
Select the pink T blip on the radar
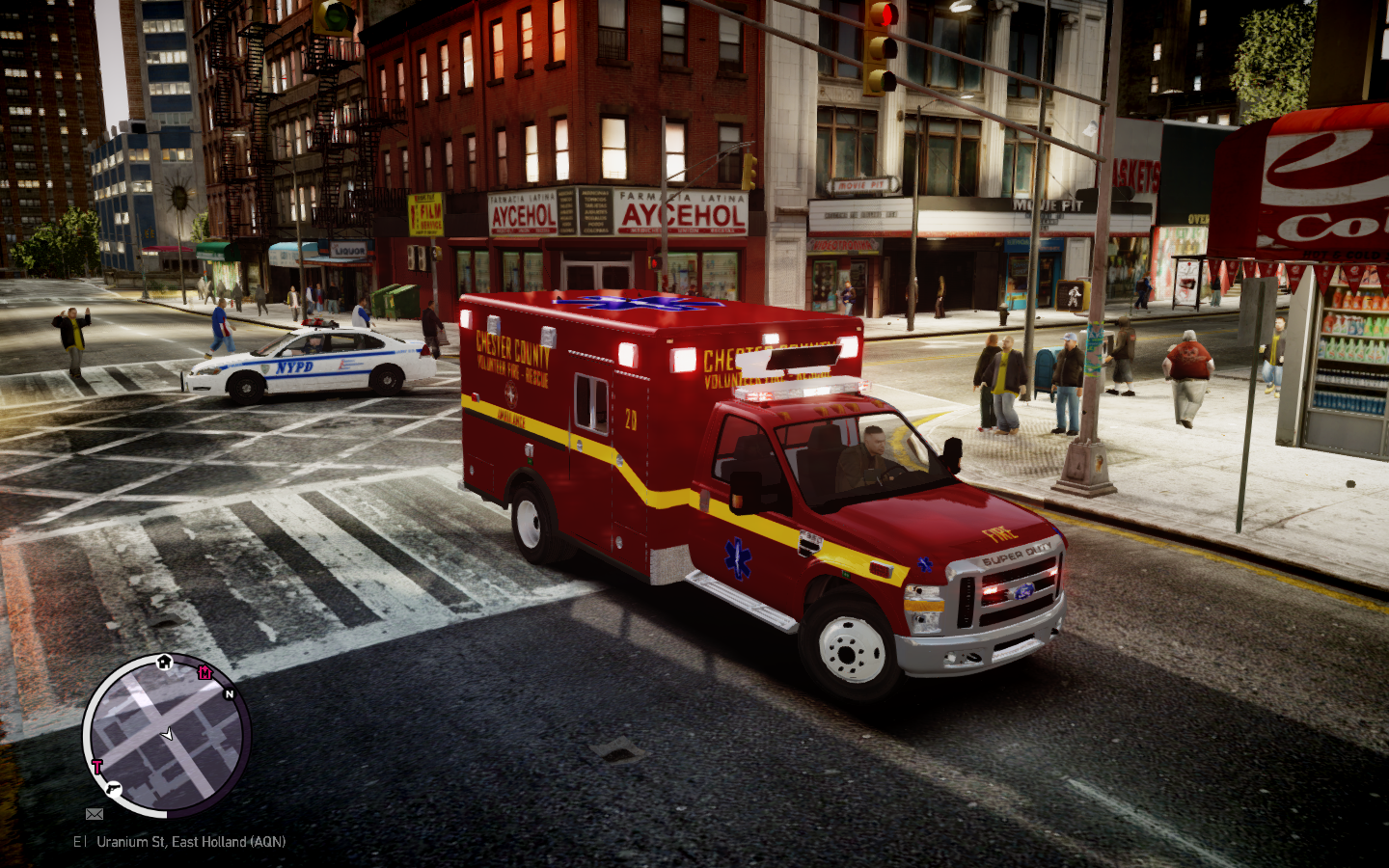coord(96,768)
